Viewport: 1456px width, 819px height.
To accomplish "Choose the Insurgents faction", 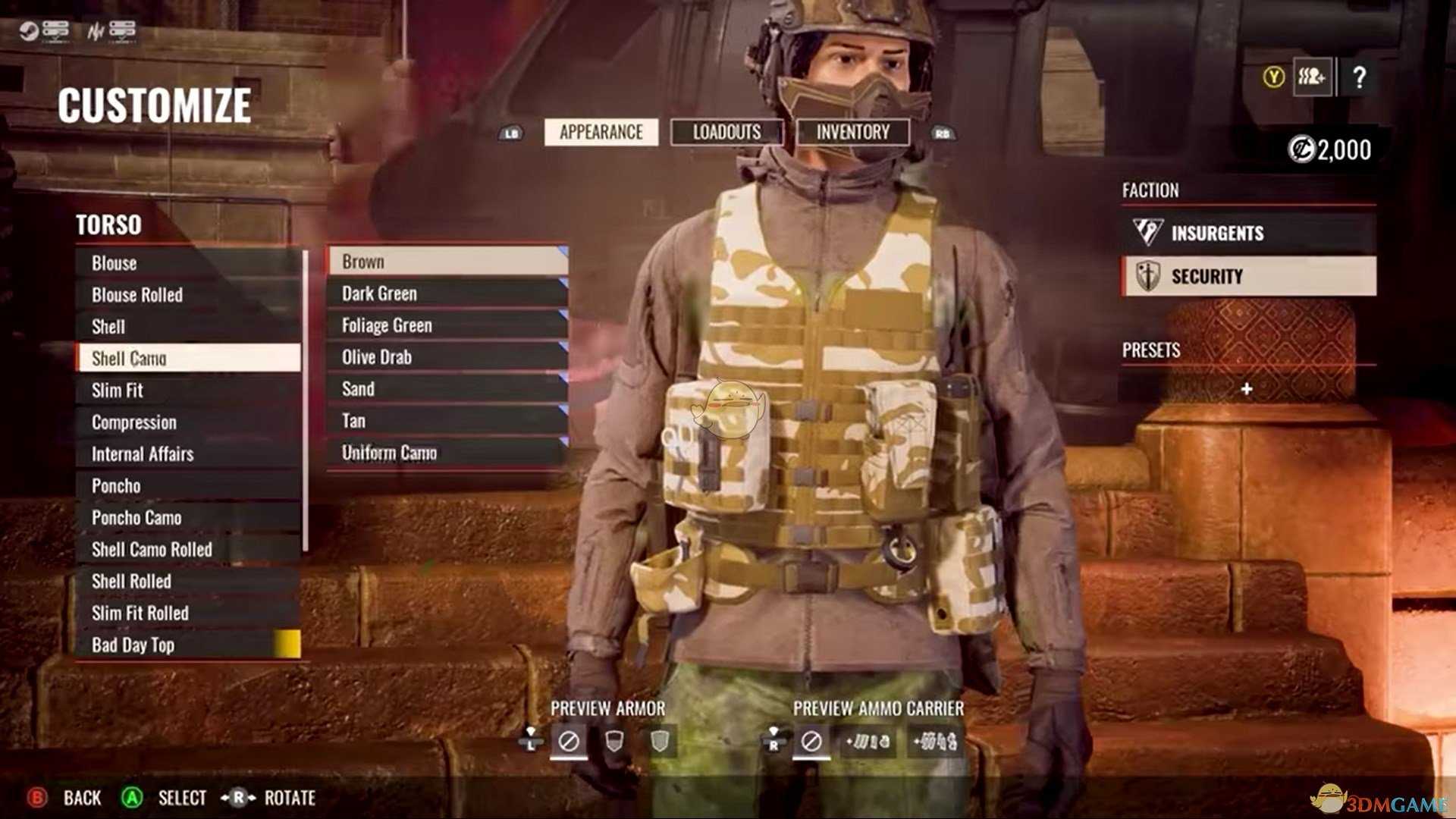I will tap(1248, 233).
